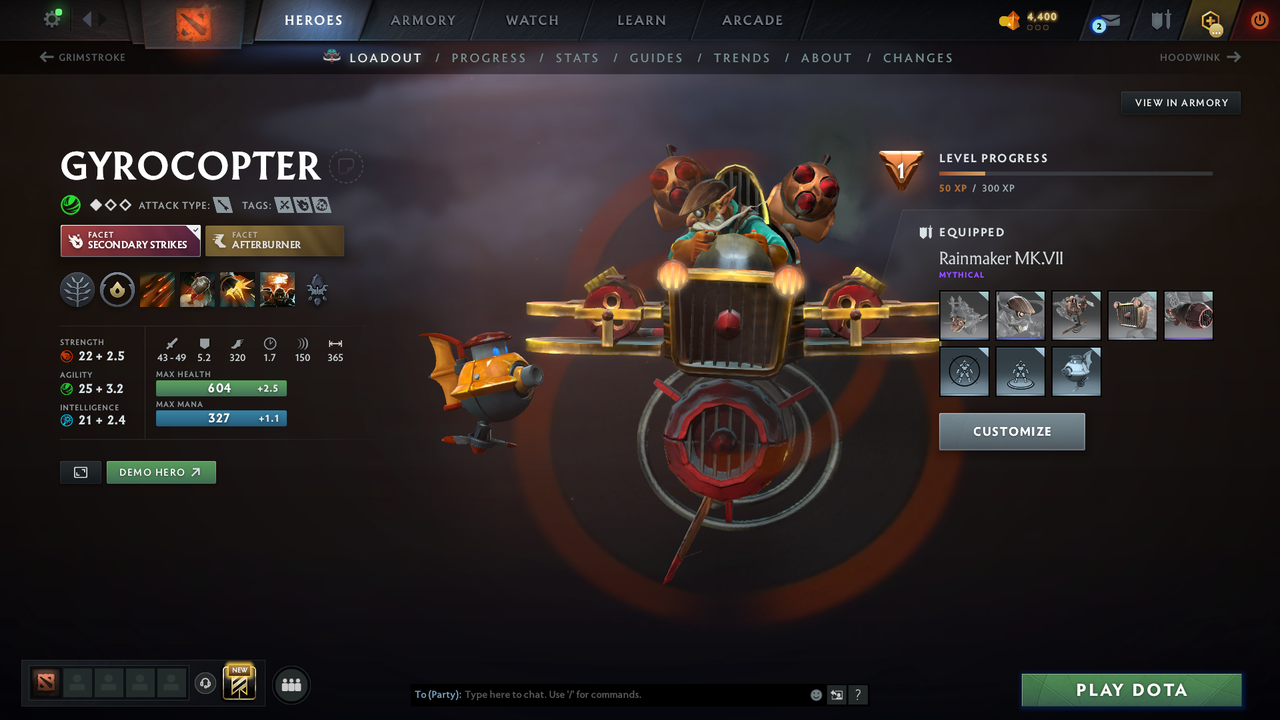Switch to the Stats tab
The width and height of the screenshot is (1280, 720).
pyautogui.click(x=577, y=57)
